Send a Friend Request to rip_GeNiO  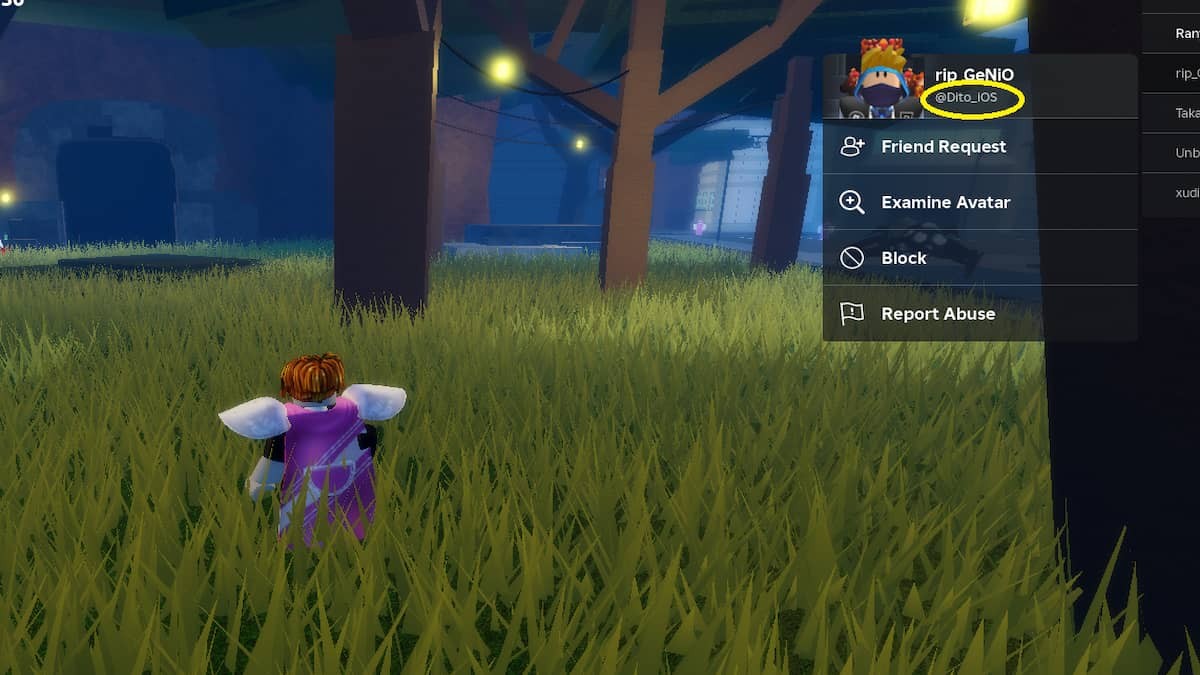point(942,147)
